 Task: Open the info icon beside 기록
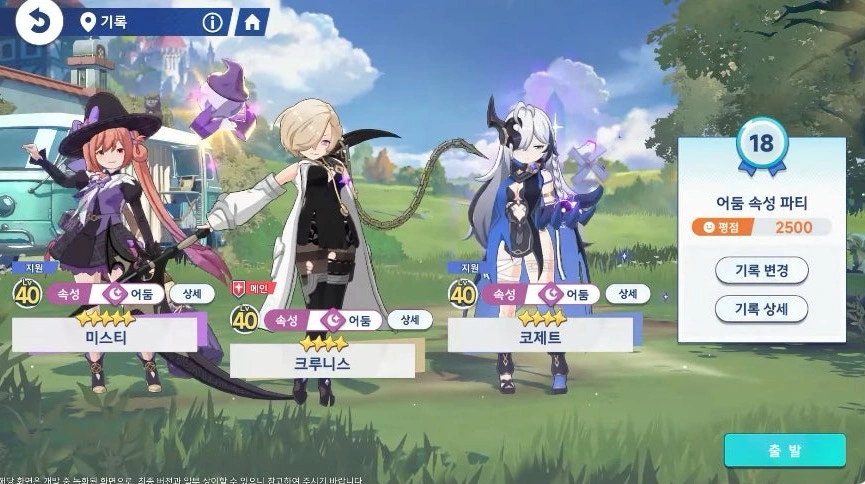[x=212, y=21]
